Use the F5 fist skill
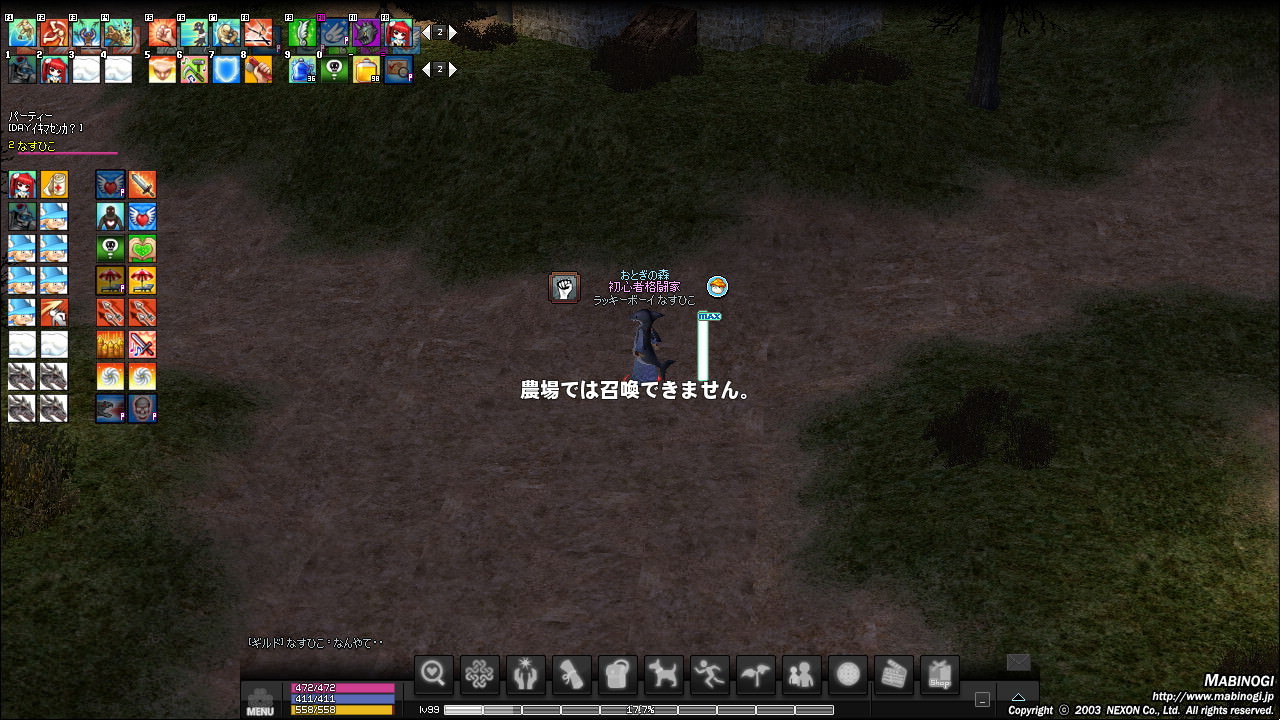This screenshot has height=720, width=1280. (163, 34)
